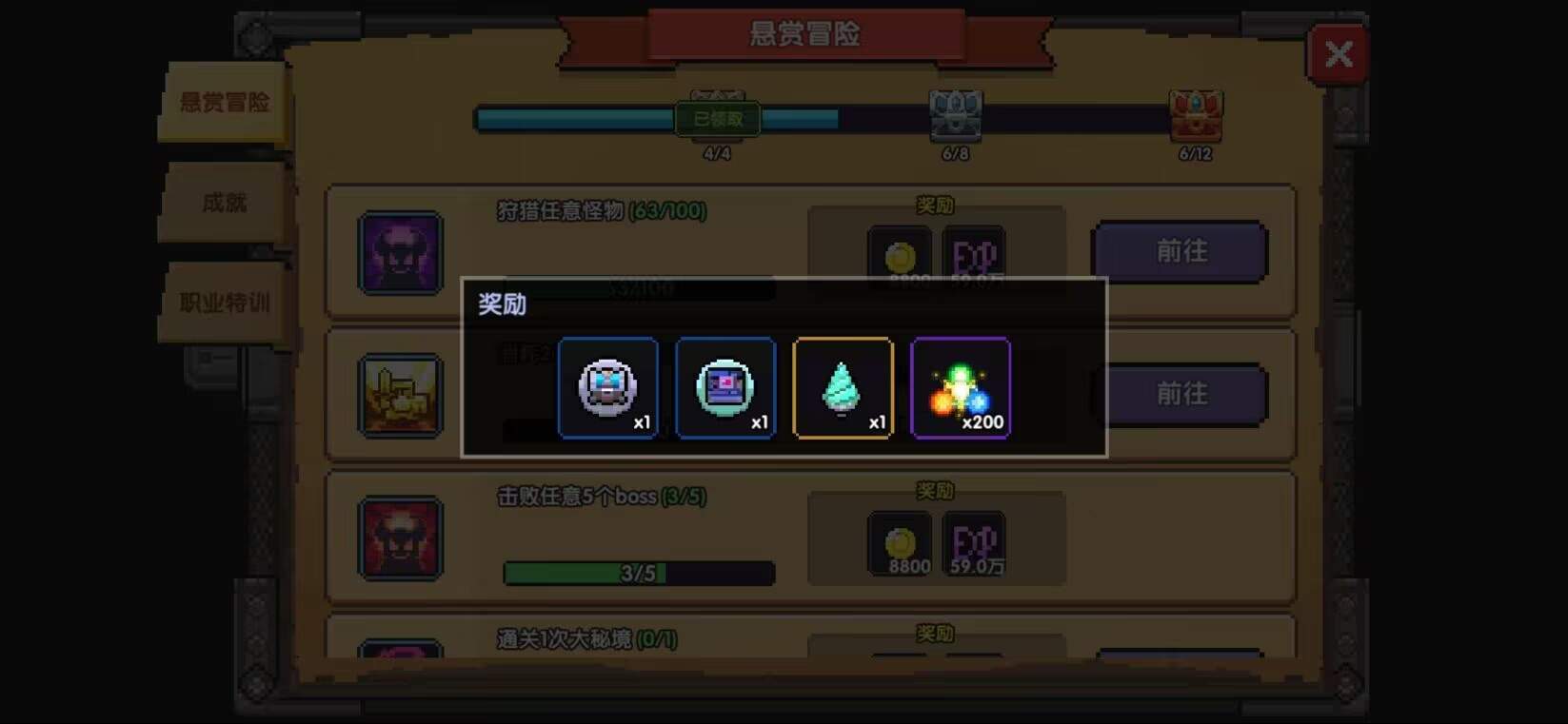Select the golden castle quest icon
This screenshot has width=1568, height=724.
400,395
